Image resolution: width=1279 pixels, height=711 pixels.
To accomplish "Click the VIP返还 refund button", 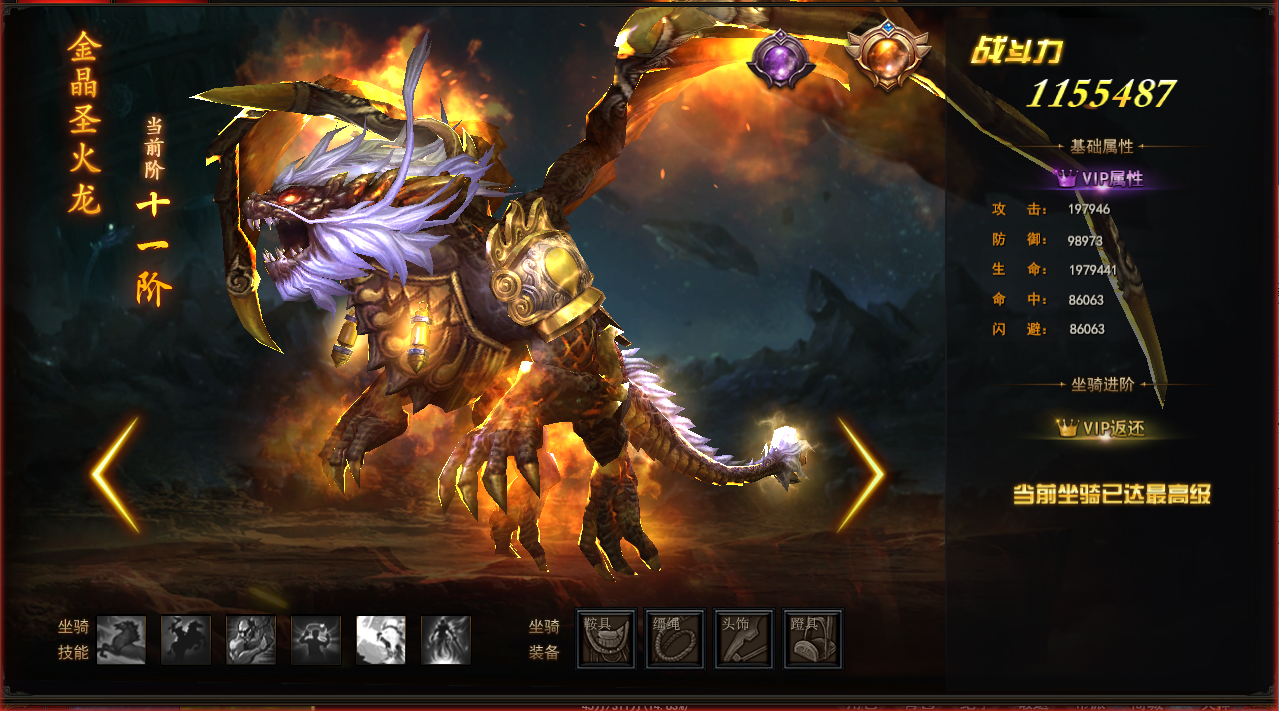I will click(1101, 428).
